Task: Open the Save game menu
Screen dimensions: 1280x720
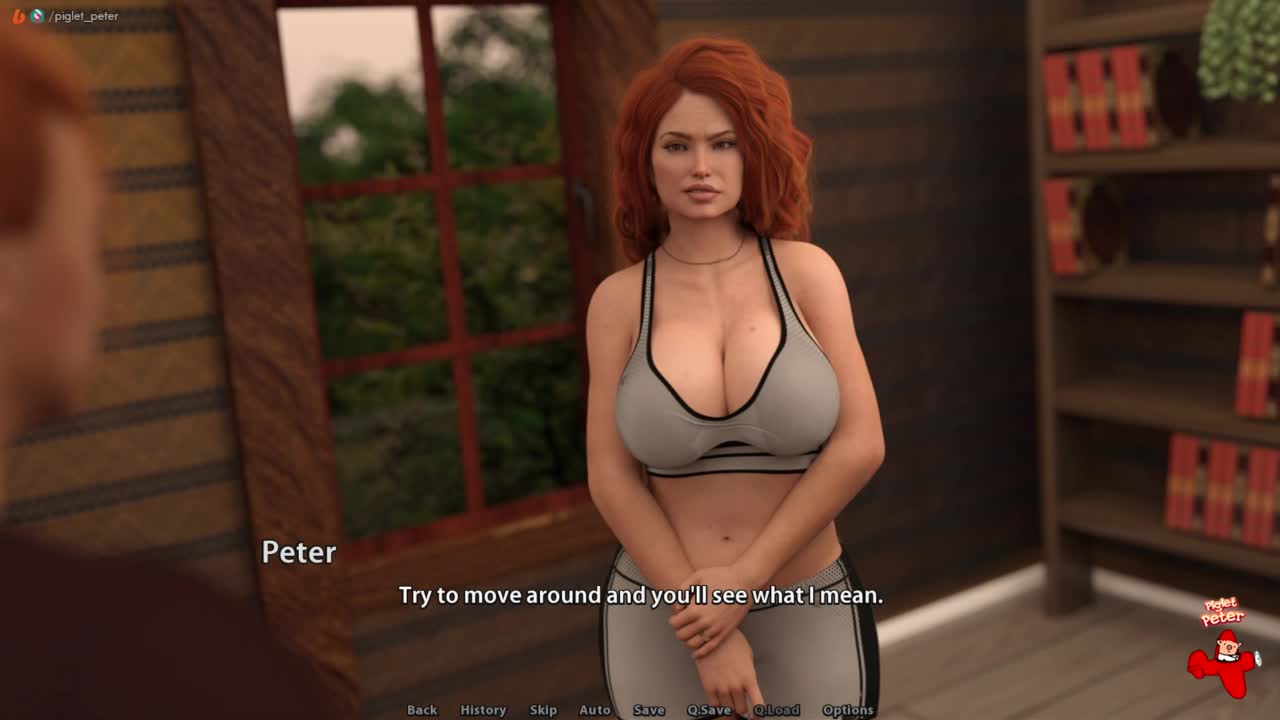Action: point(649,710)
